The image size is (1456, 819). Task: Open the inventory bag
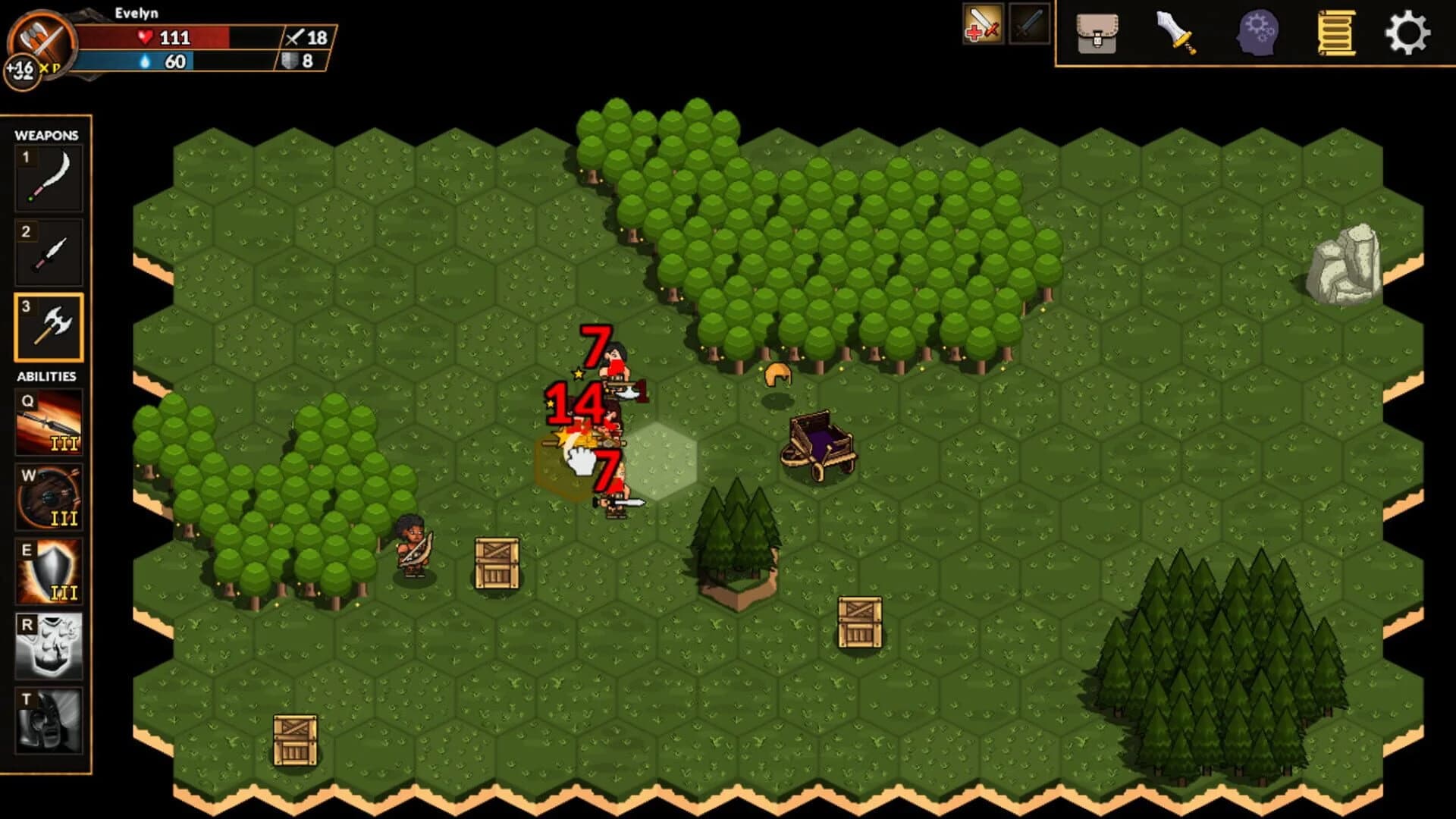pyautogui.click(x=1097, y=33)
